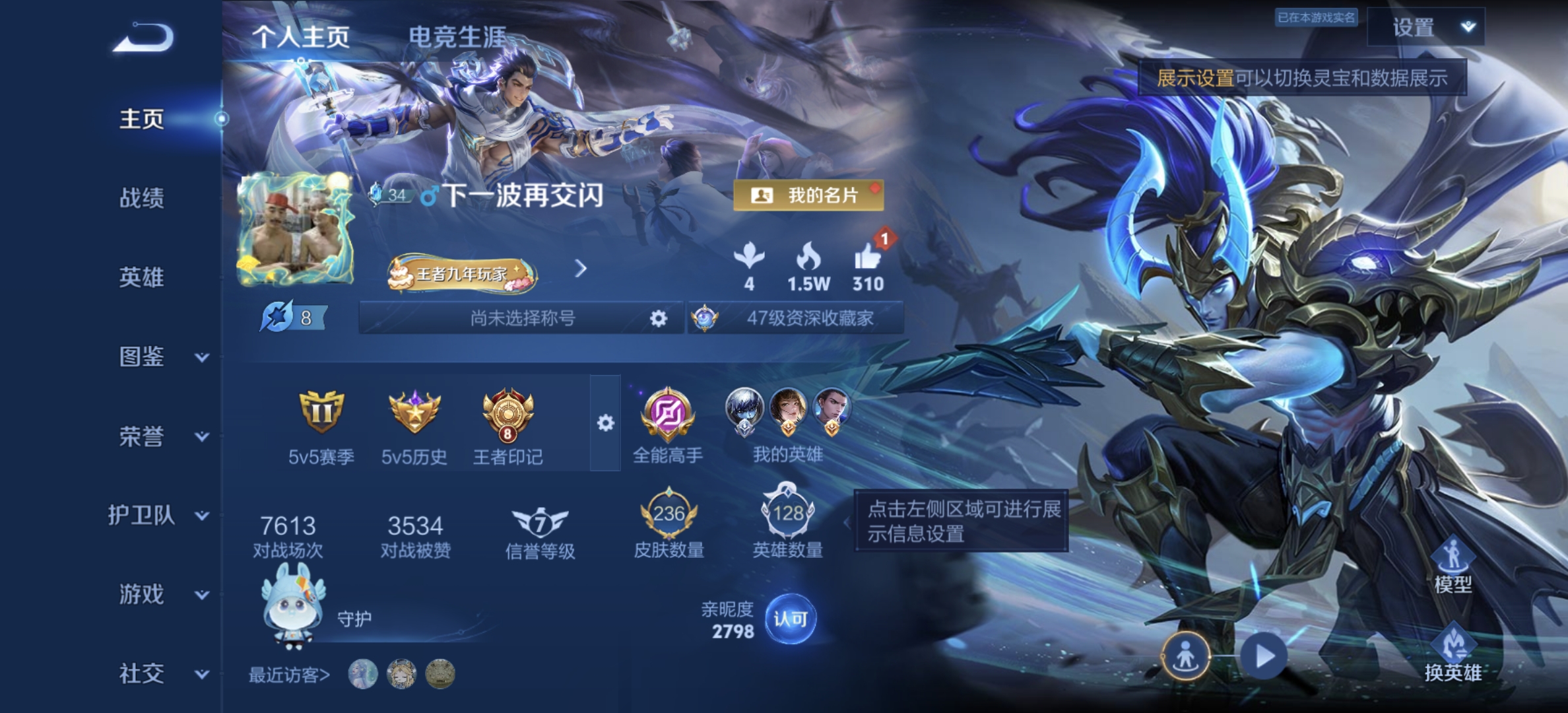
Task: Expand the 王者九年玩家 badge arrow
Action: tap(580, 269)
